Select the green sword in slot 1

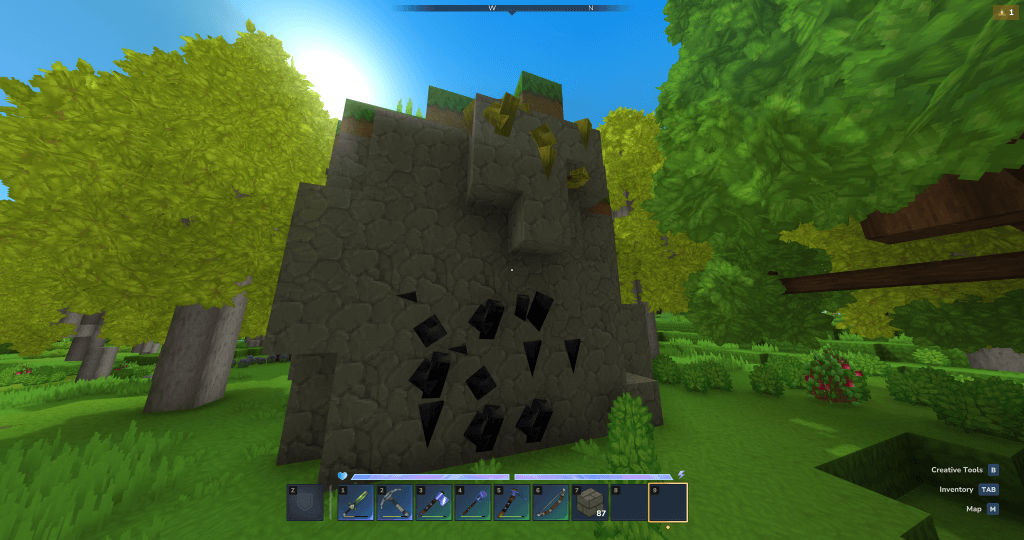coord(356,502)
